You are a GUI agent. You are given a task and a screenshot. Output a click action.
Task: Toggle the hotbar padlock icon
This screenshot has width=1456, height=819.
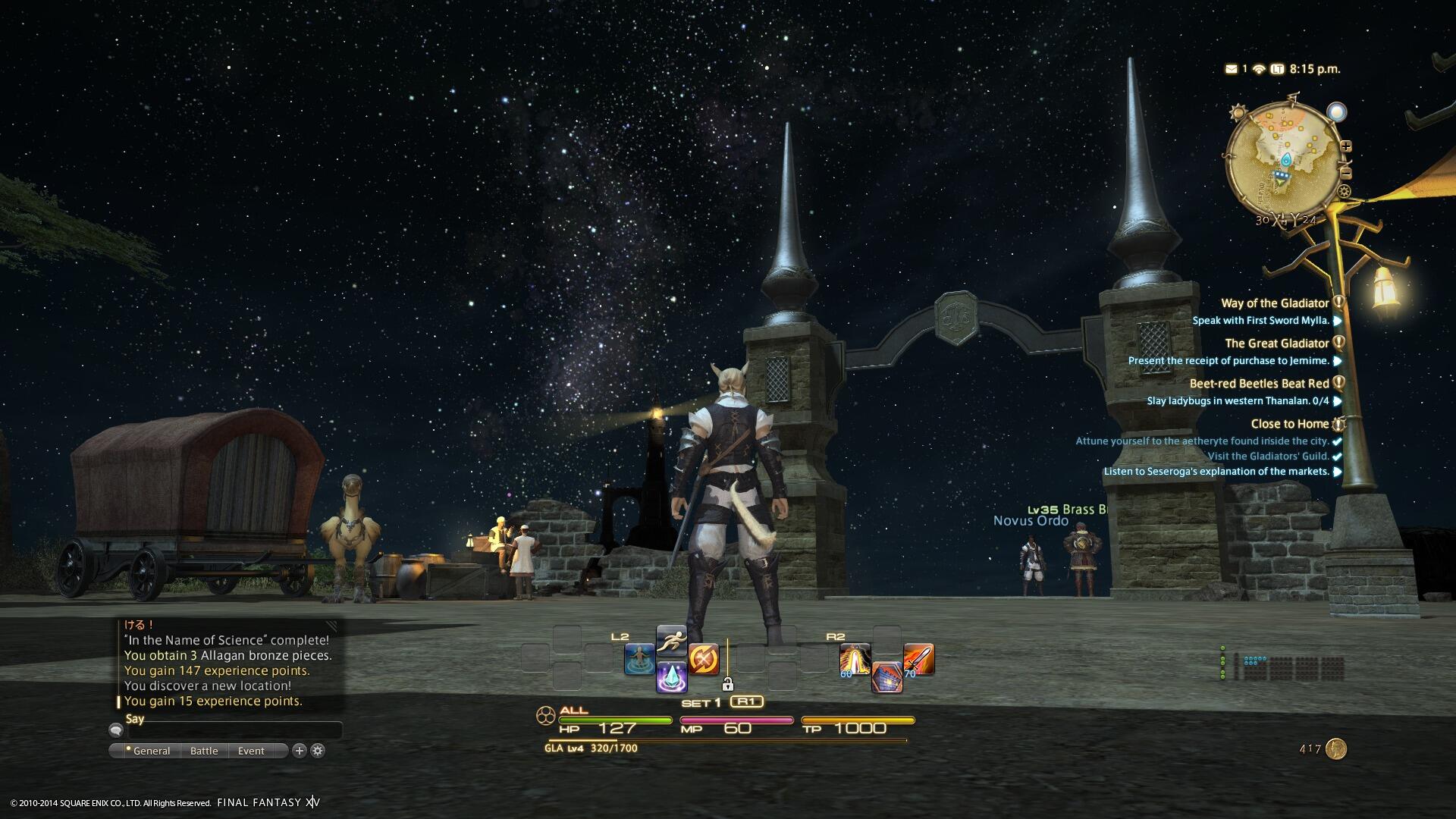click(x=727, y=685)
